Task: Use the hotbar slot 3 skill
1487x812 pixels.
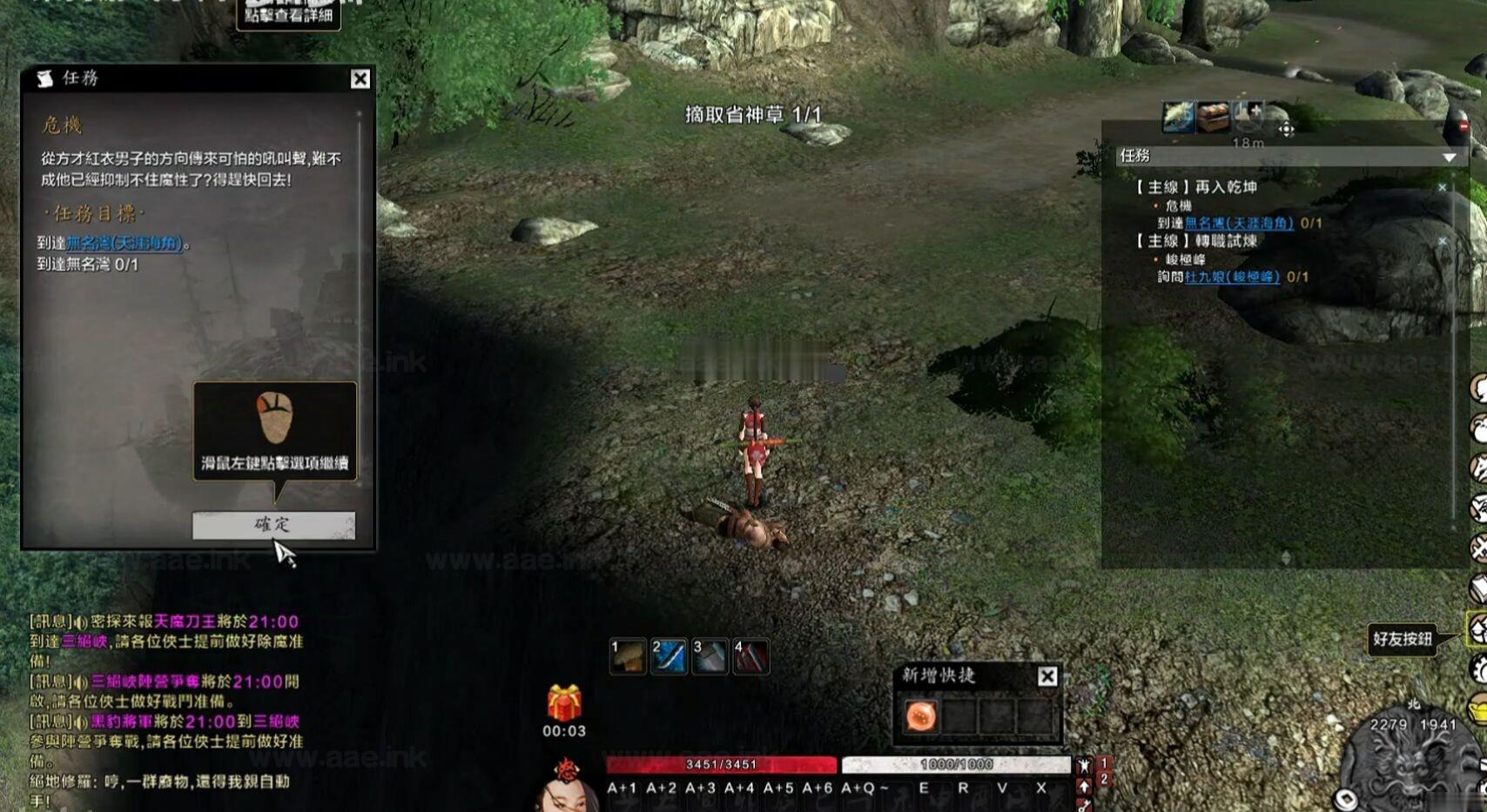Action: (x=710, y=657)
